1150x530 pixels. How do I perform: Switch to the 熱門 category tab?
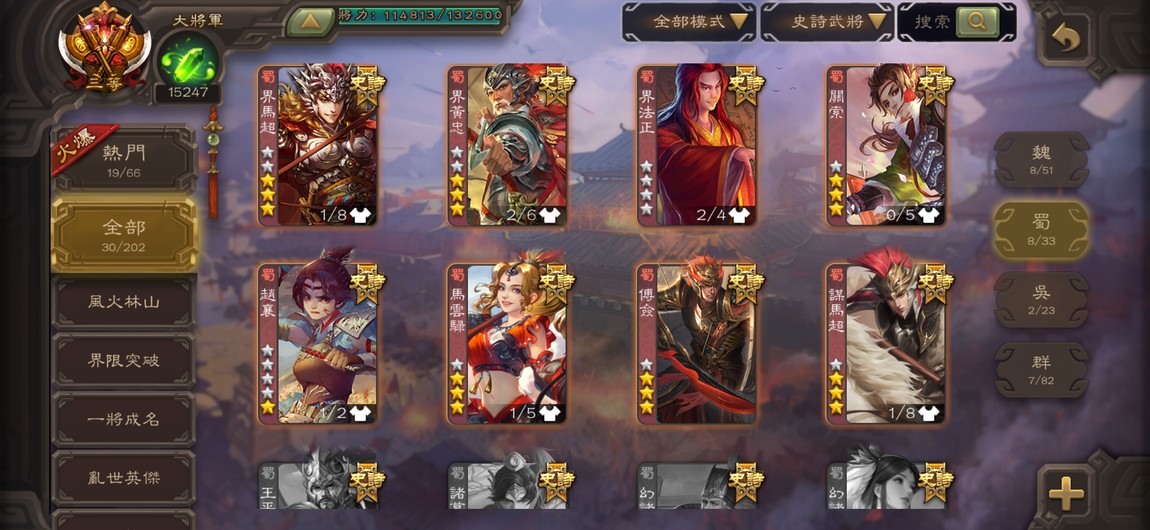click(124, 159)
